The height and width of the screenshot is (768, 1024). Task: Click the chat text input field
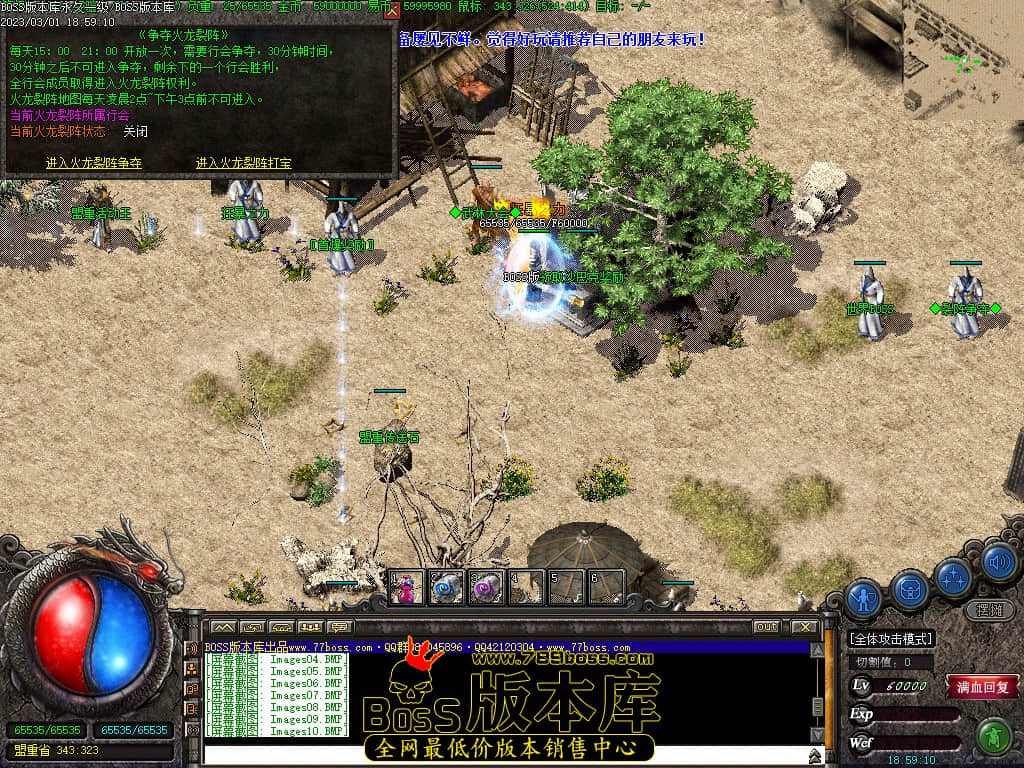tap(500, 754)
